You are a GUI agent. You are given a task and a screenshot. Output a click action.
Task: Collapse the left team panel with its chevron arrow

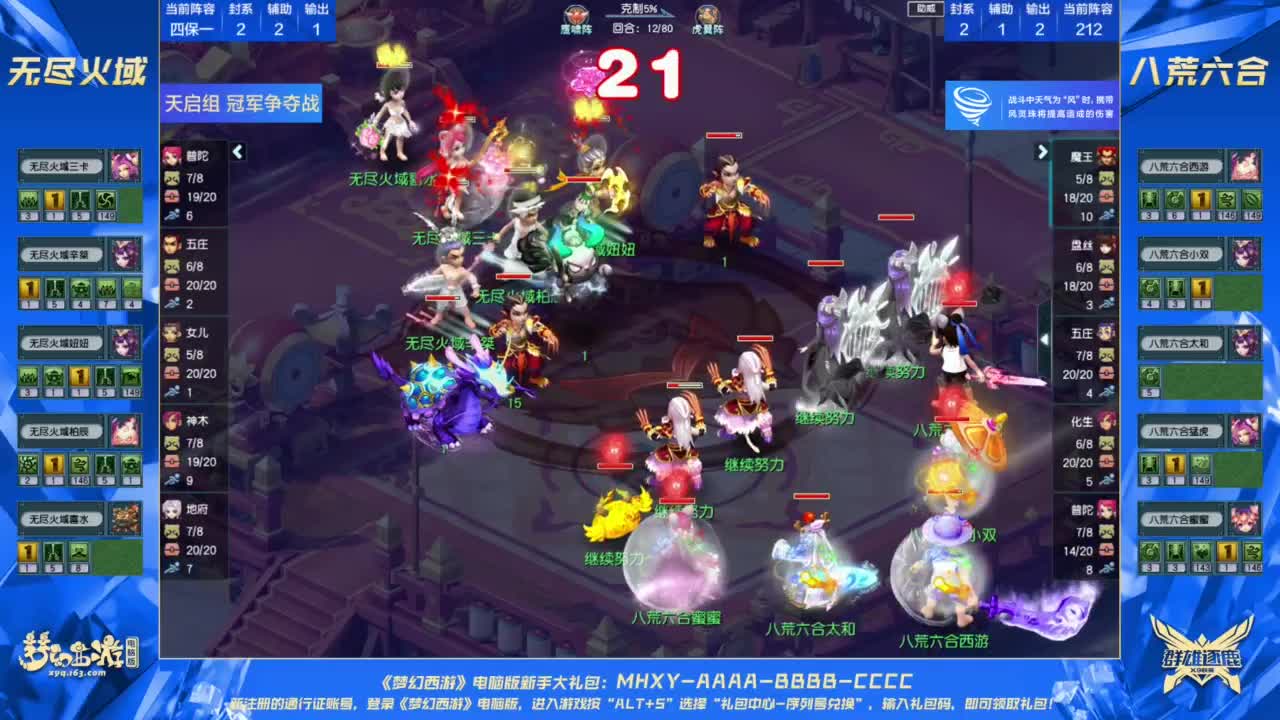tap(238, 153)
